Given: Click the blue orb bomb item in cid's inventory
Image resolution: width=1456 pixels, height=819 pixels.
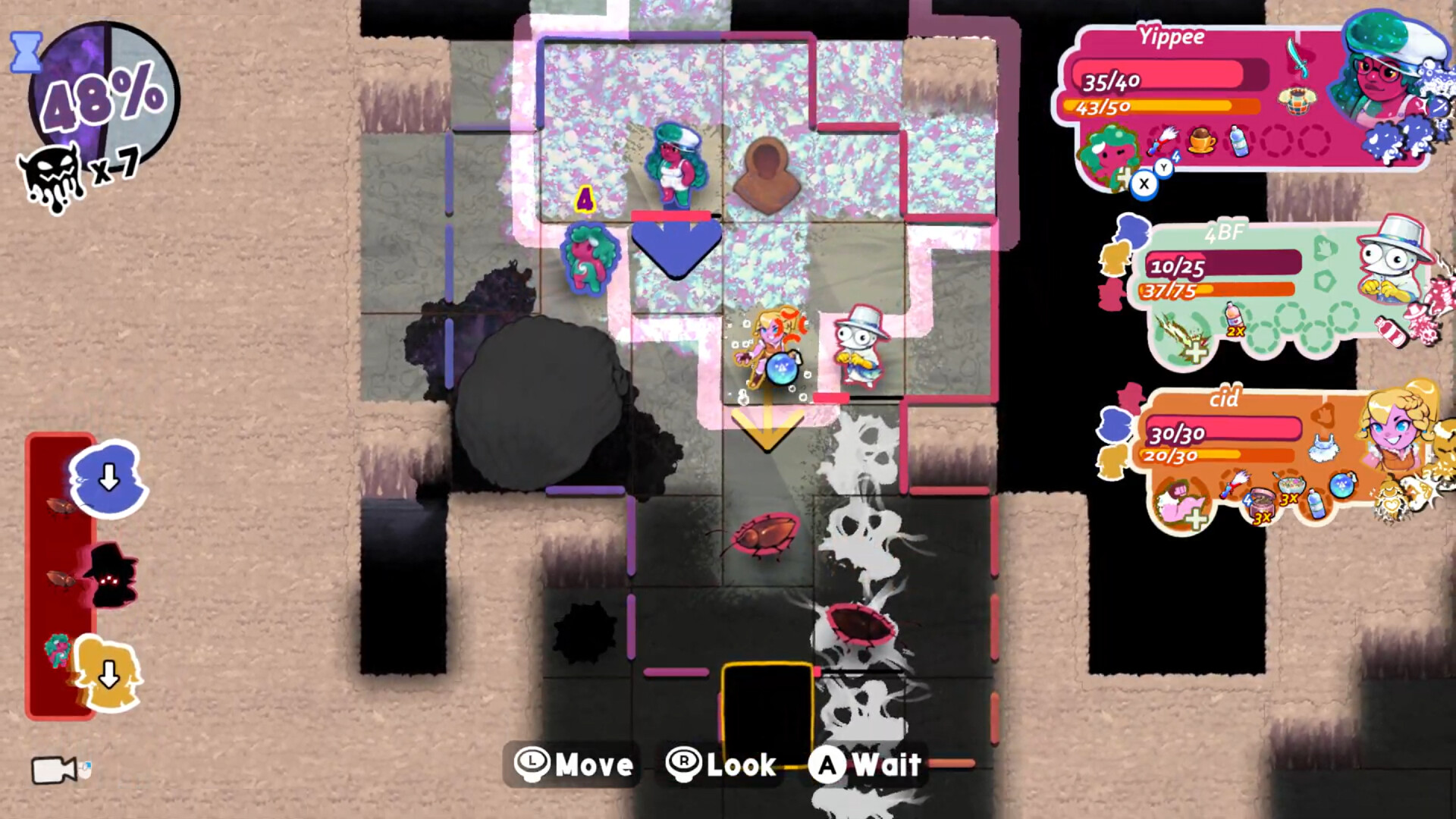Looking at the screenshot, I should point(1342,485).
